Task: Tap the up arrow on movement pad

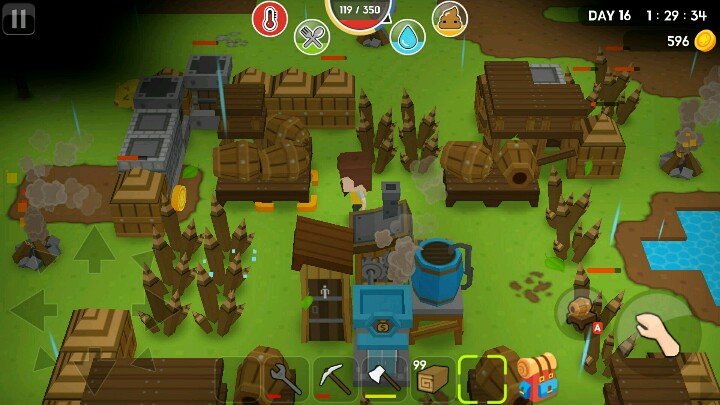Action: [94, 248]
